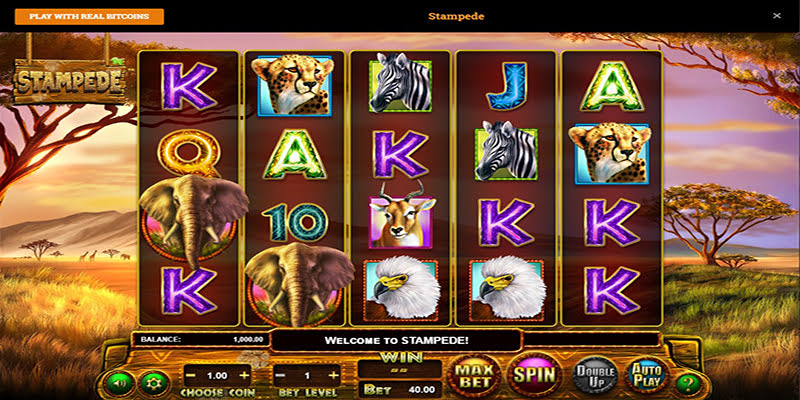Activate the Double Up button
Viewport: 800px width, 400px height.
594,376
